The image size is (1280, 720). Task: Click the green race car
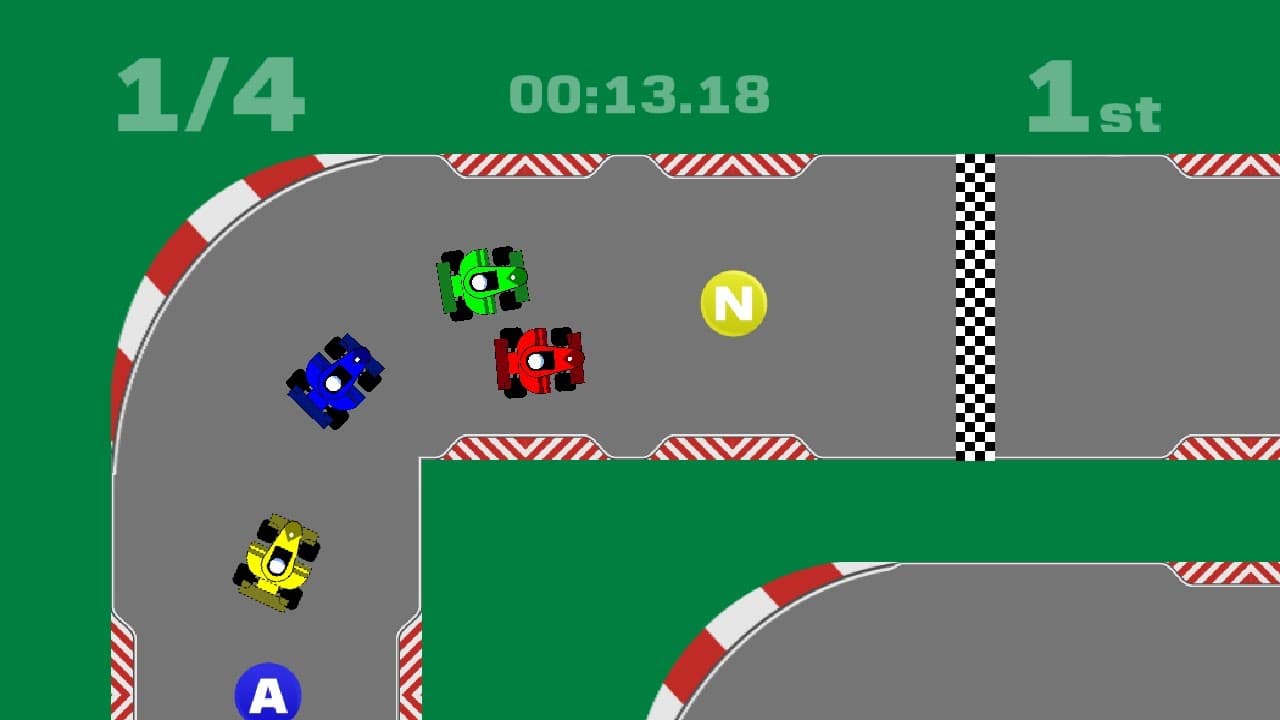pos(482,282)
